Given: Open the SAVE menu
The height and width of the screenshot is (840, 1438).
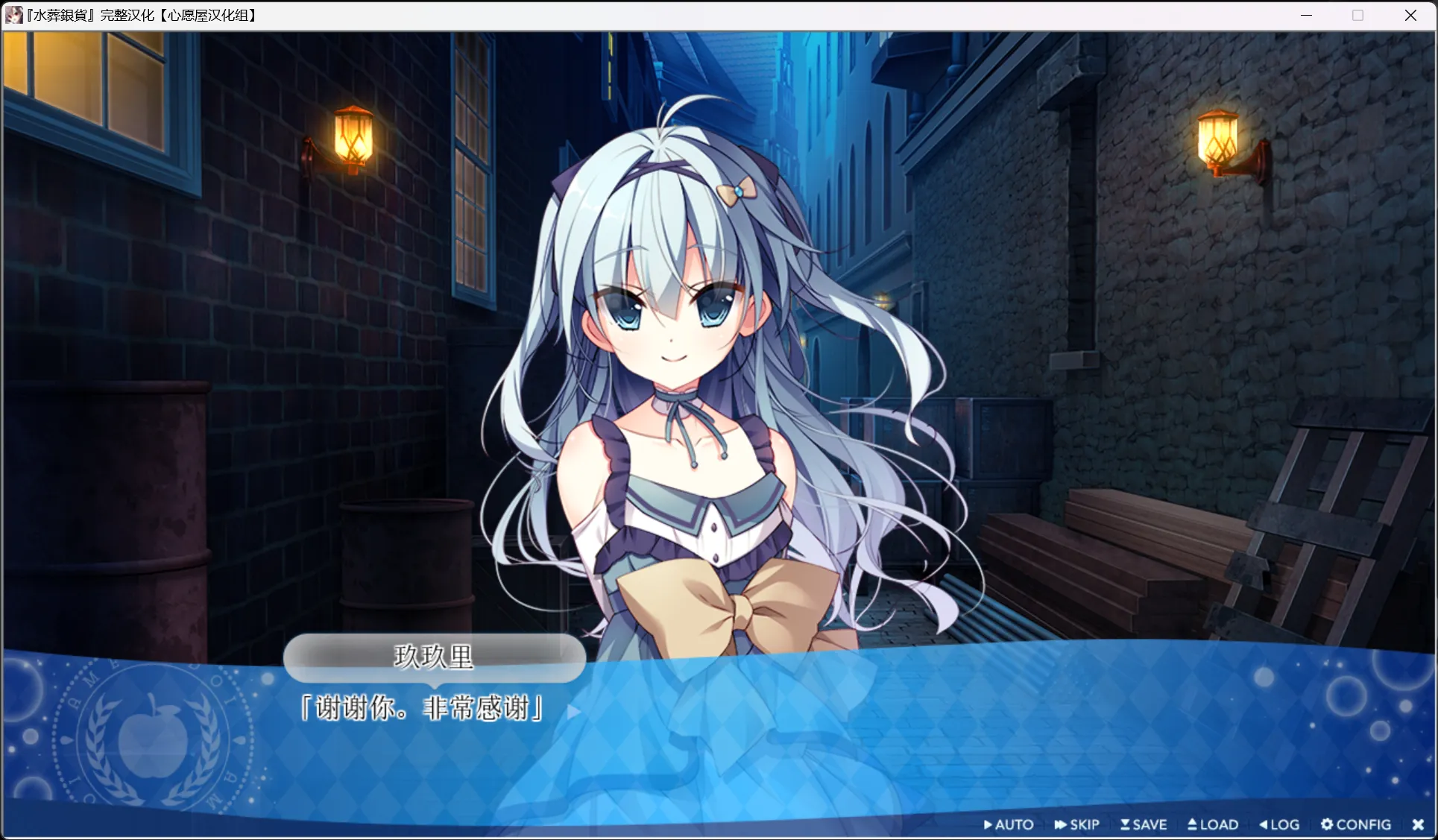Looking at the screenshot, I should click(1144, 824).
